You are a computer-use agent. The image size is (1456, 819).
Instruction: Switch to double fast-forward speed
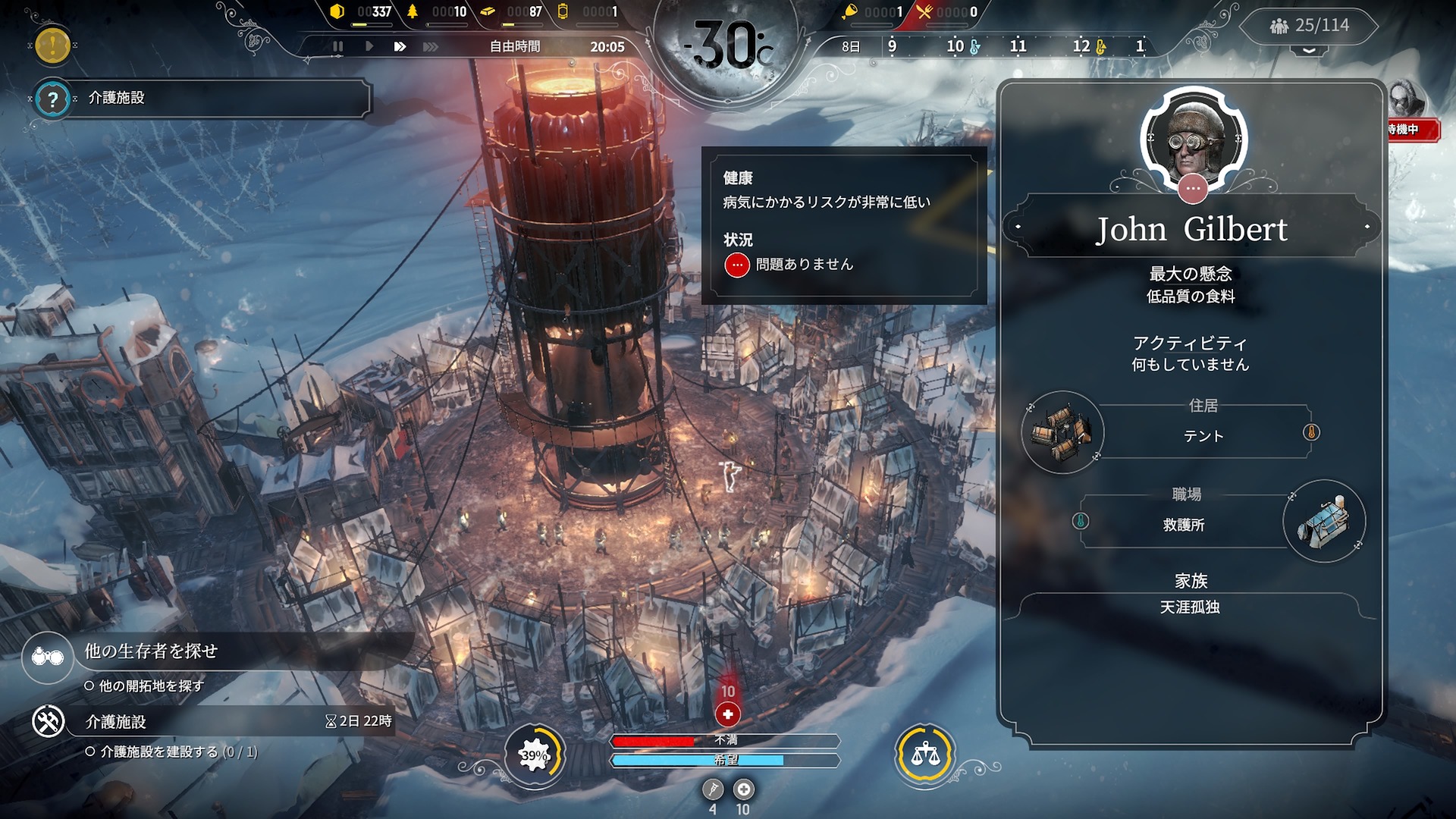400,46
